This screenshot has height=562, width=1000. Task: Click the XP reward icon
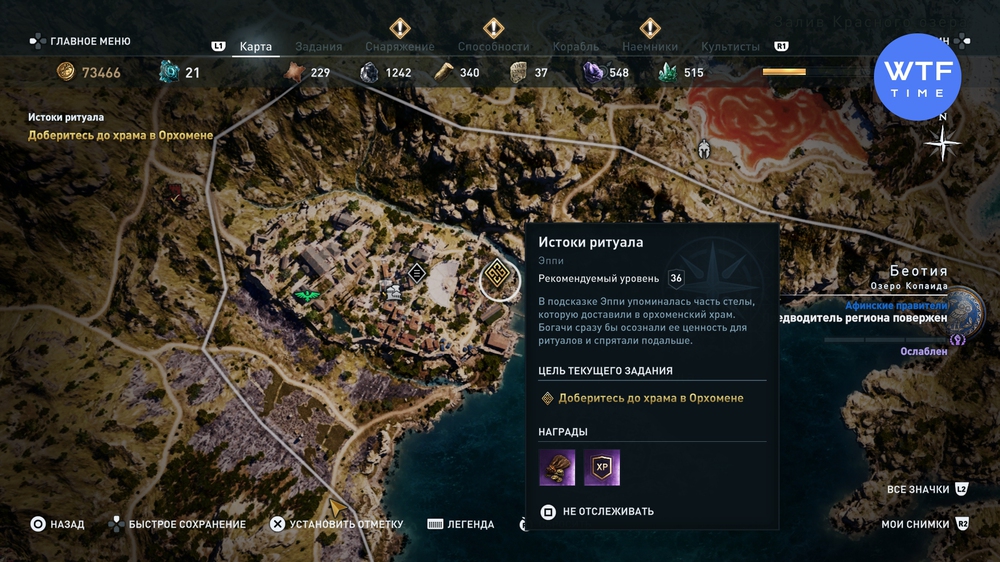(602, 467)
